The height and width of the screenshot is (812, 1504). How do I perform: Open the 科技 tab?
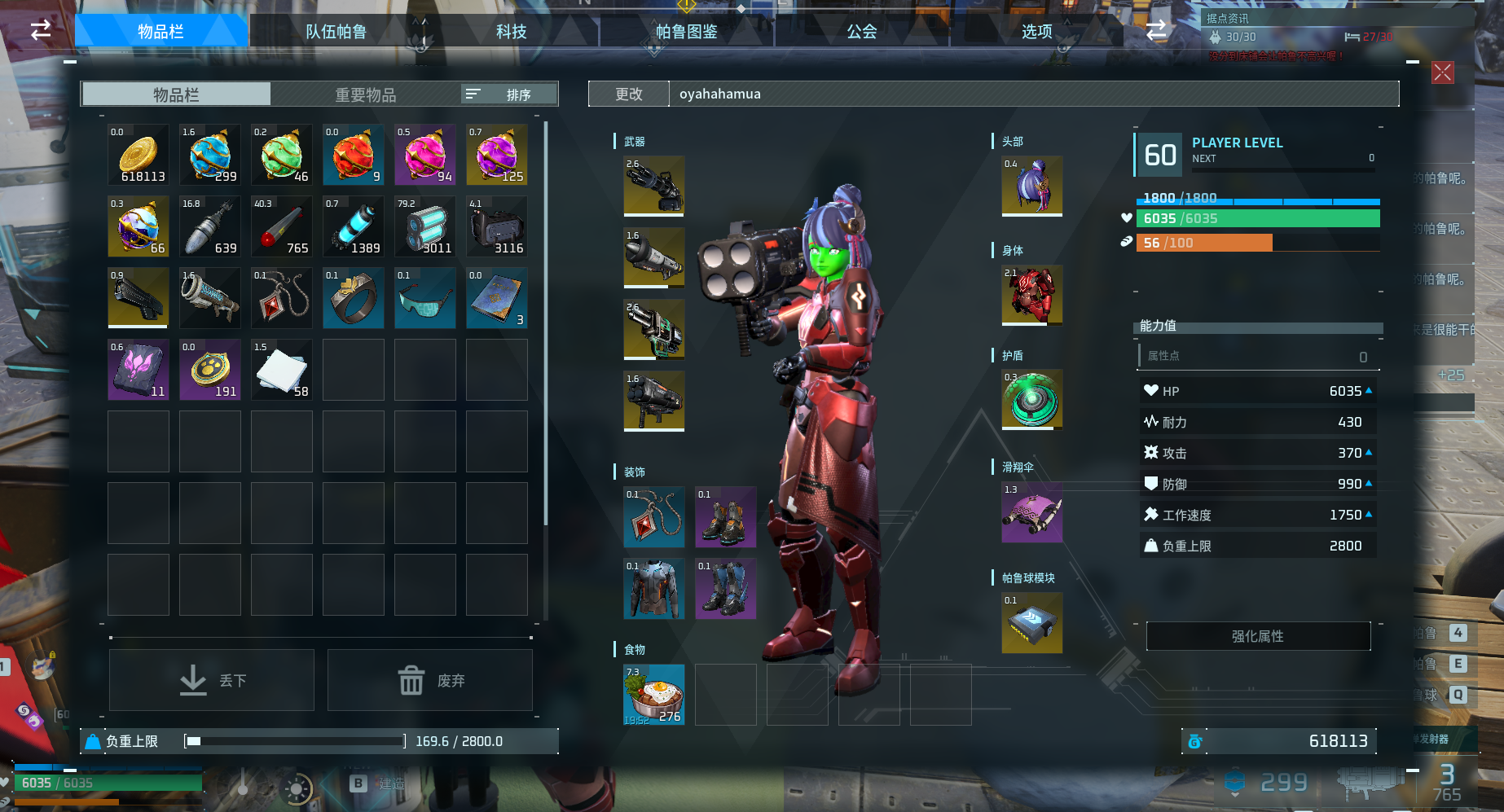click(511, 32)
